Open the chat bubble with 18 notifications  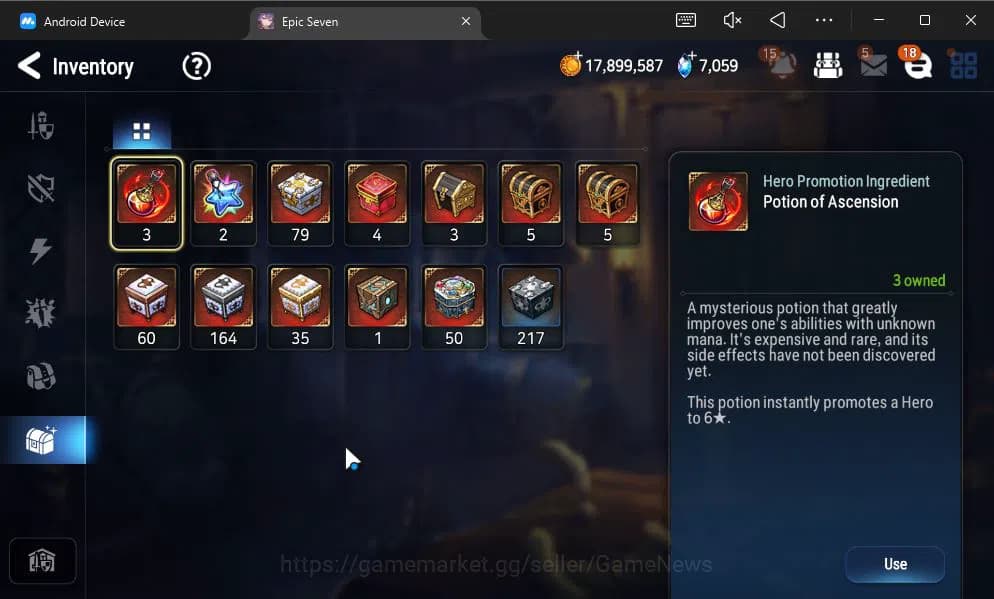[x=917, y=66]
